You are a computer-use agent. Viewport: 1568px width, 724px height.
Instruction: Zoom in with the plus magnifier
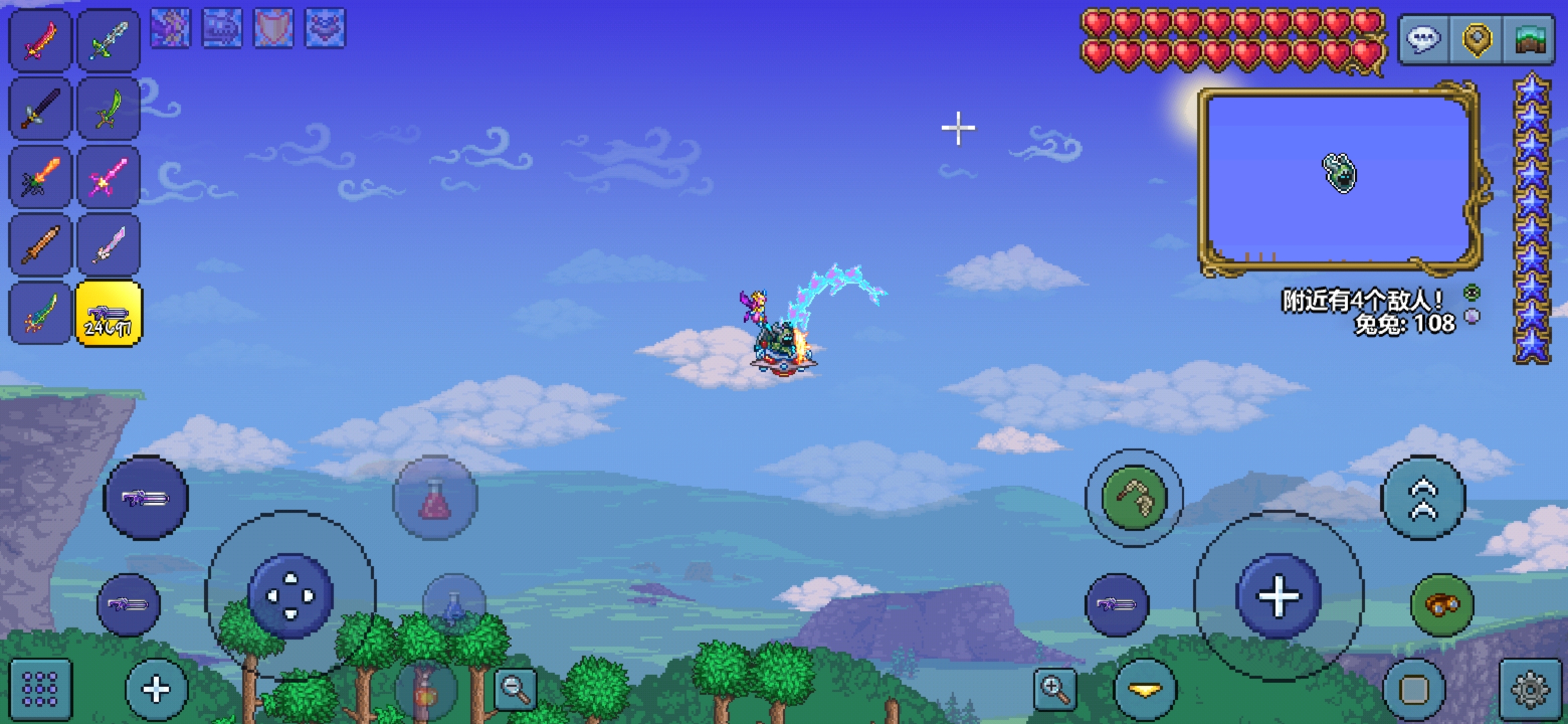click(x=1055, y=688)
